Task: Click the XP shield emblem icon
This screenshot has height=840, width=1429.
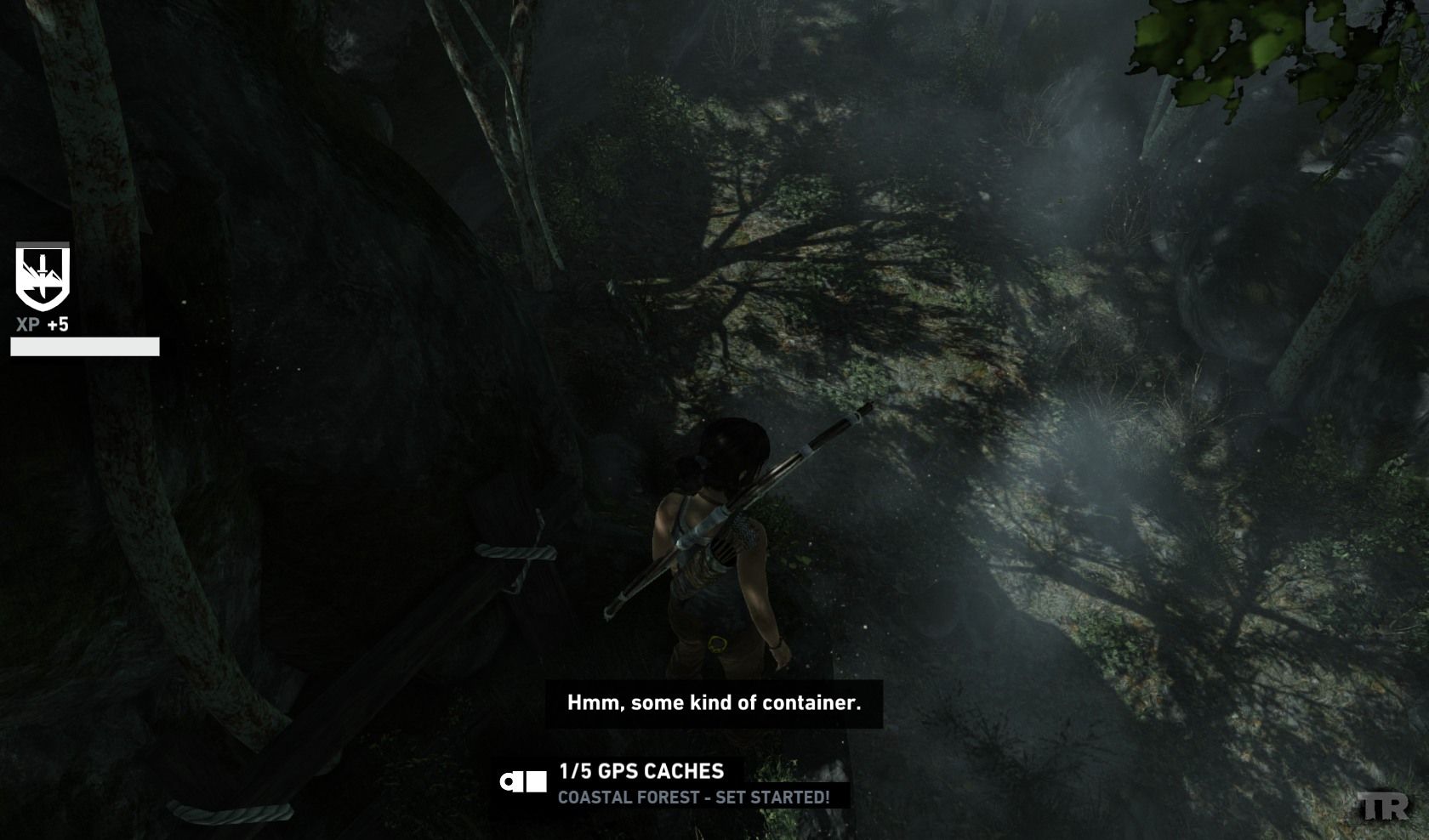Action: 43,277
